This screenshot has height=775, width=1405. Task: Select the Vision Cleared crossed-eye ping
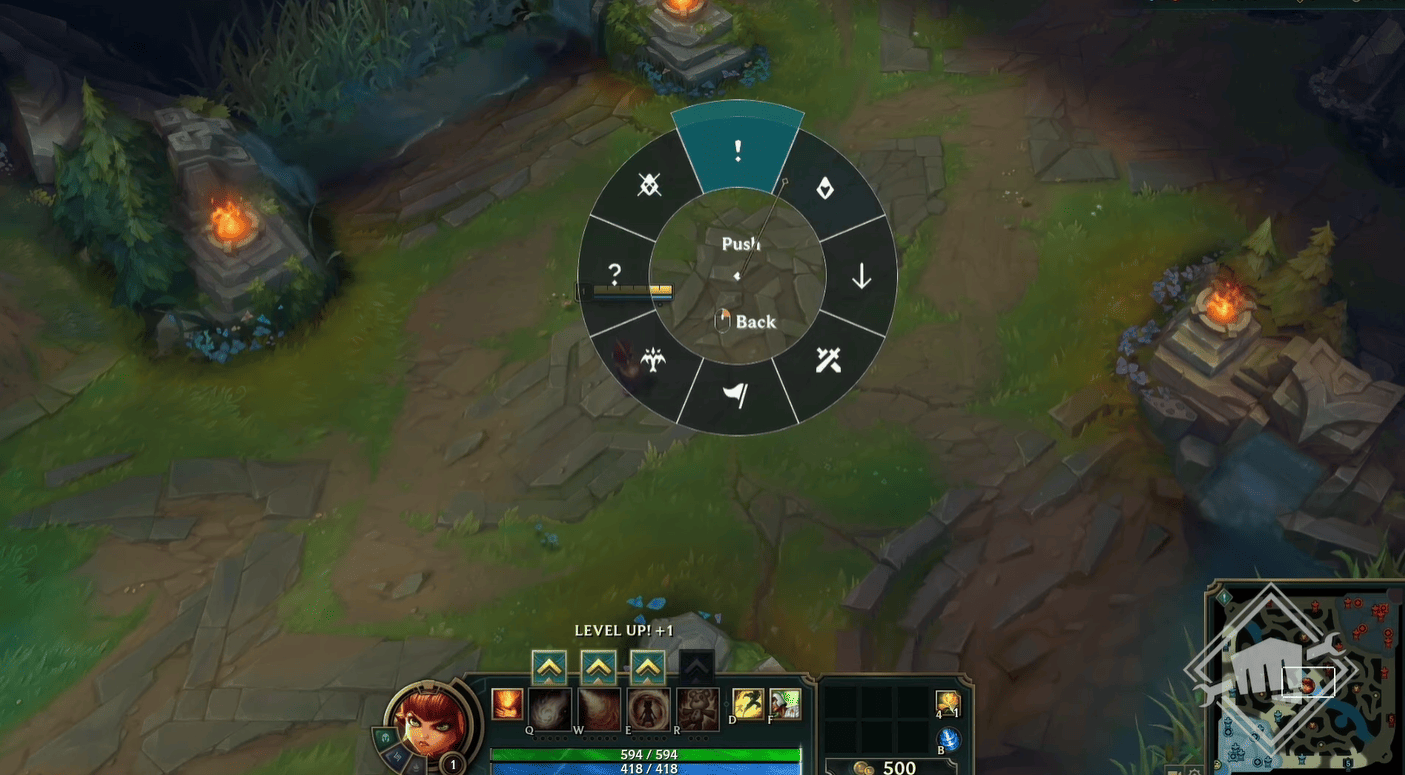click(648, 186)
